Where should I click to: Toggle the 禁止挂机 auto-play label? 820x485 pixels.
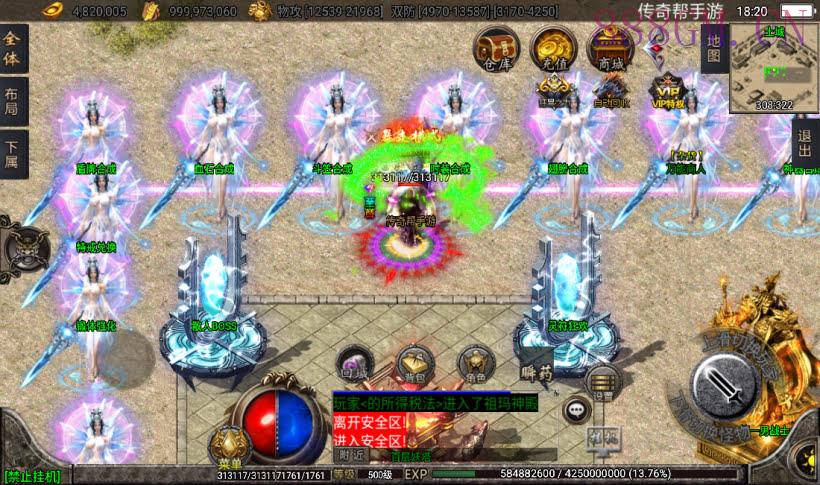click(33, 475)
